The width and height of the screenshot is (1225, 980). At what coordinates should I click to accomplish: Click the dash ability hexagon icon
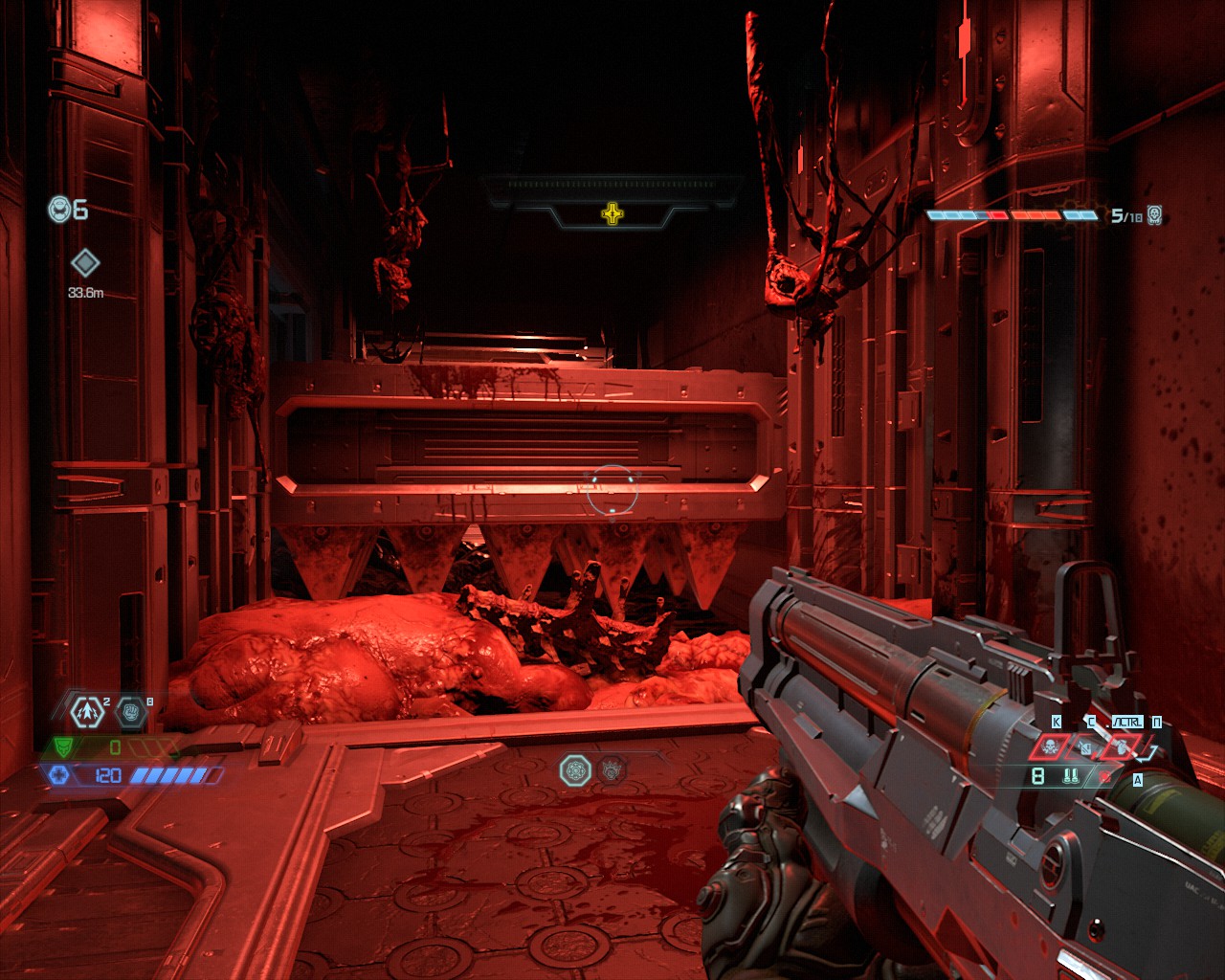click(86, 711)
